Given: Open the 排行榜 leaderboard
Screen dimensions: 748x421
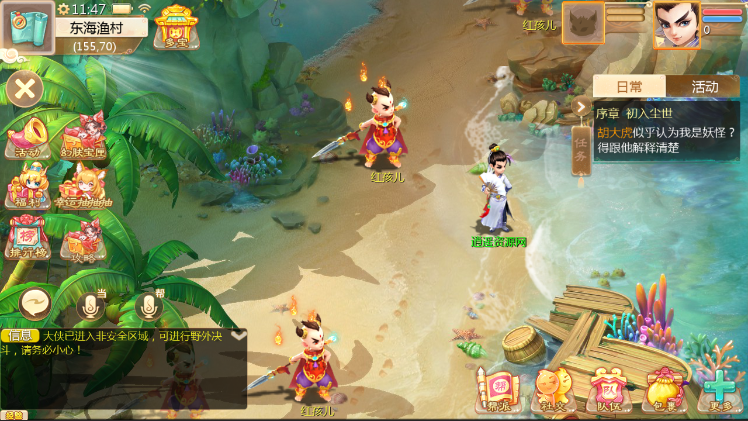Looking at the screenshot, I should point(27,238).
